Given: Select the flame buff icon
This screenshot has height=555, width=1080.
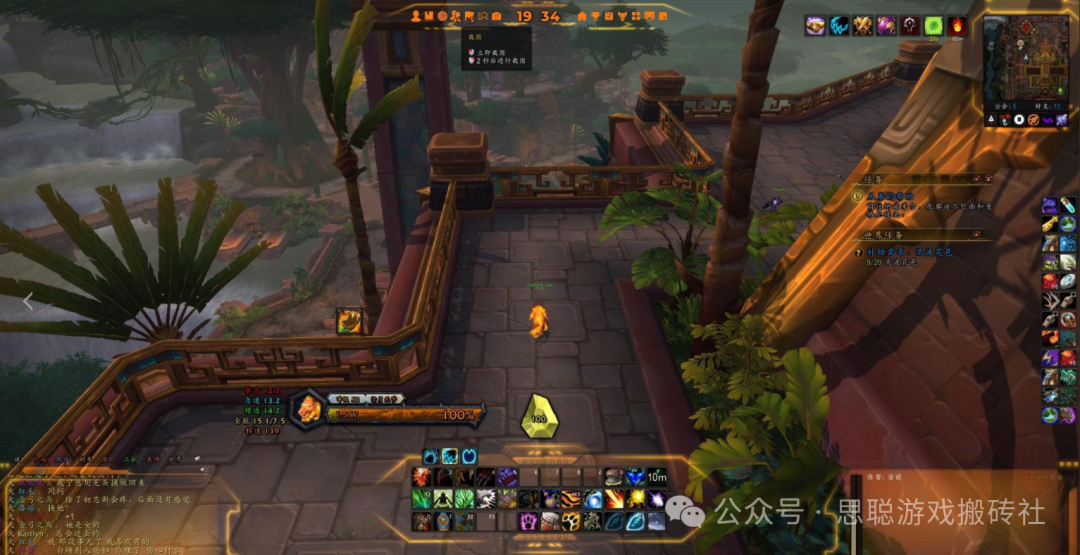Looking at the screenshot, I should pyautogui.click(x=957, y=26).
